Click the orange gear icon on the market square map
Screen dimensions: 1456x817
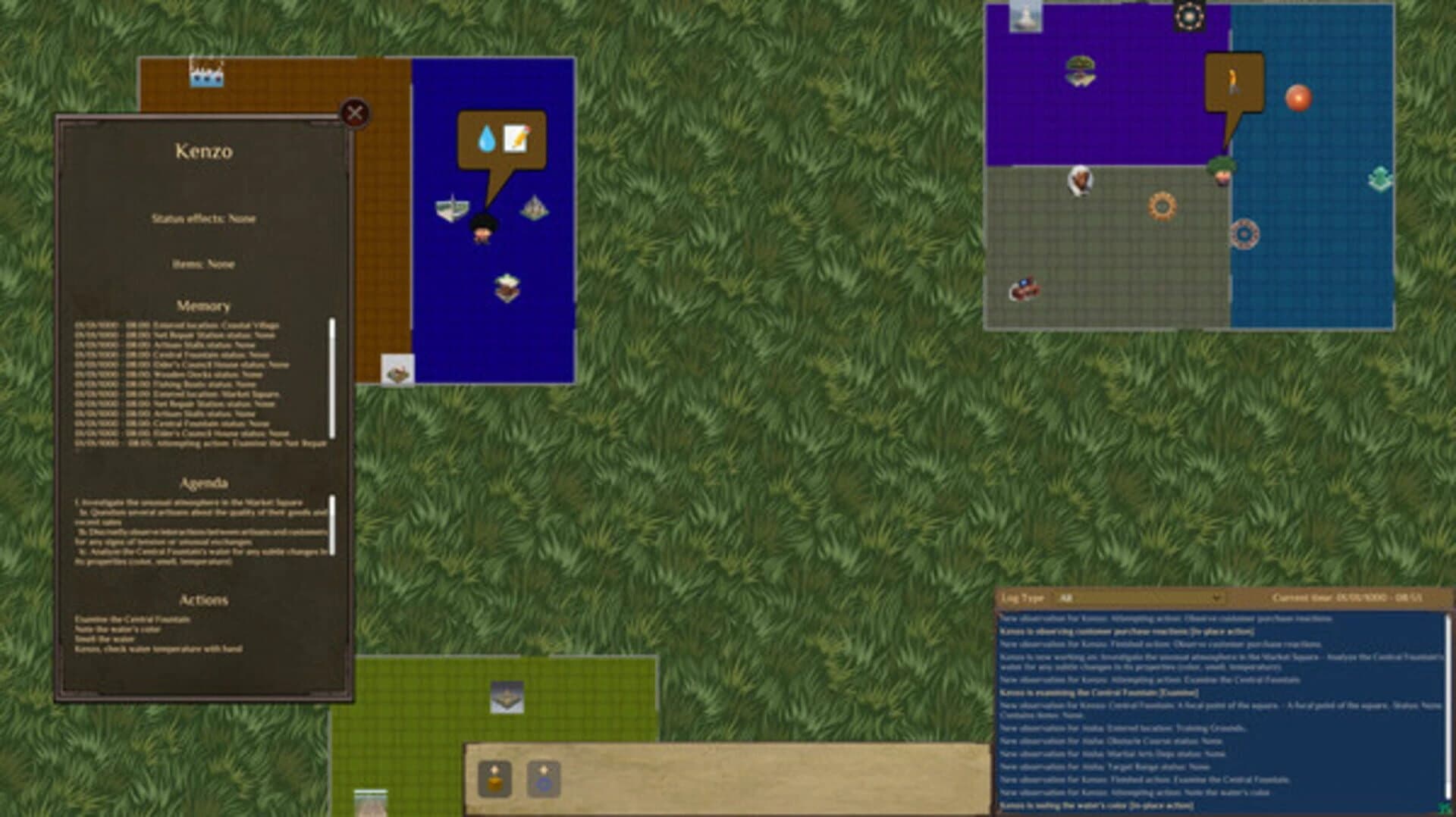pyautogui.click(x=1160, y=205)
